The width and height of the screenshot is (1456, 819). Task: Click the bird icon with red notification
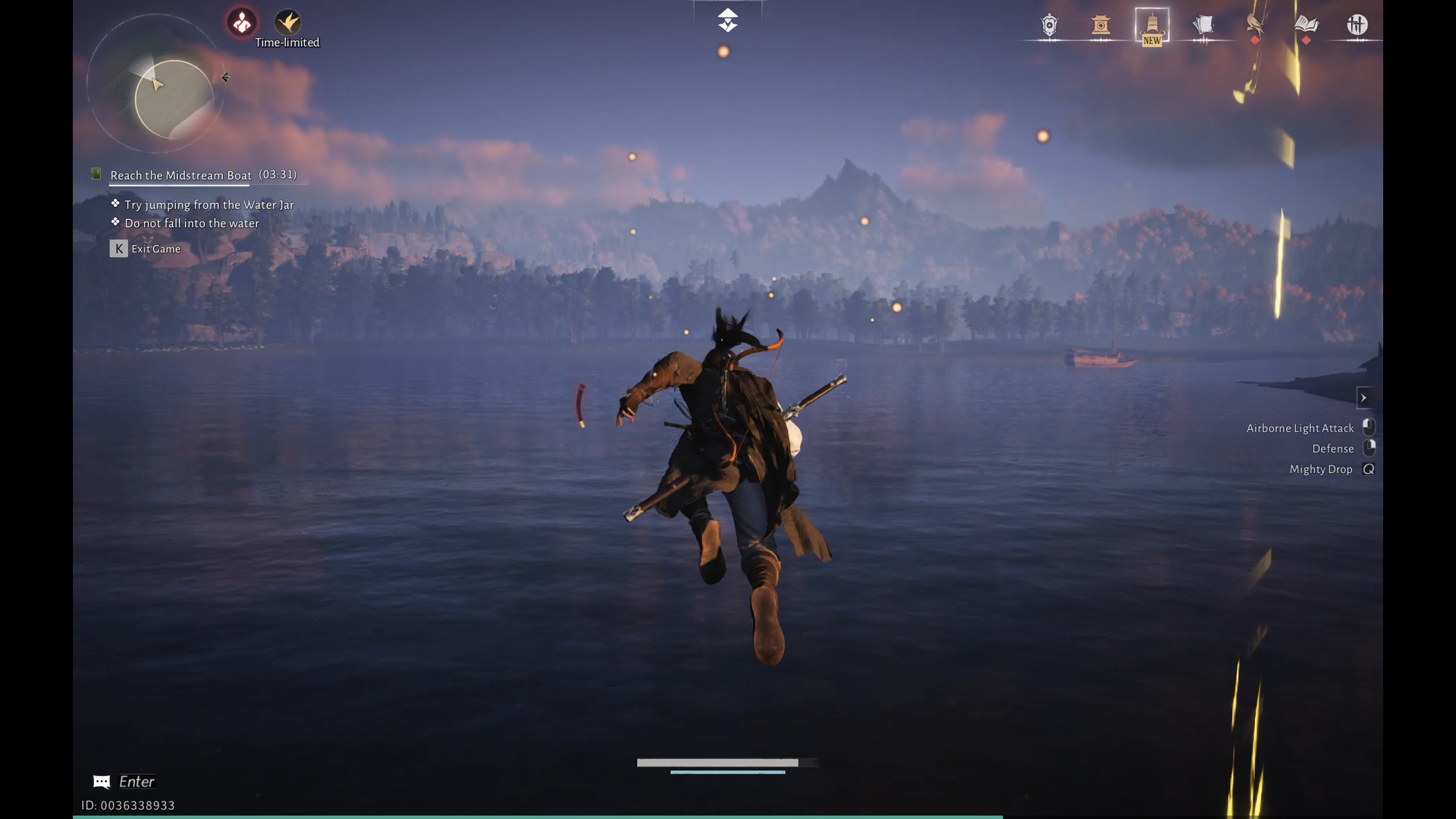(1253, 24)
